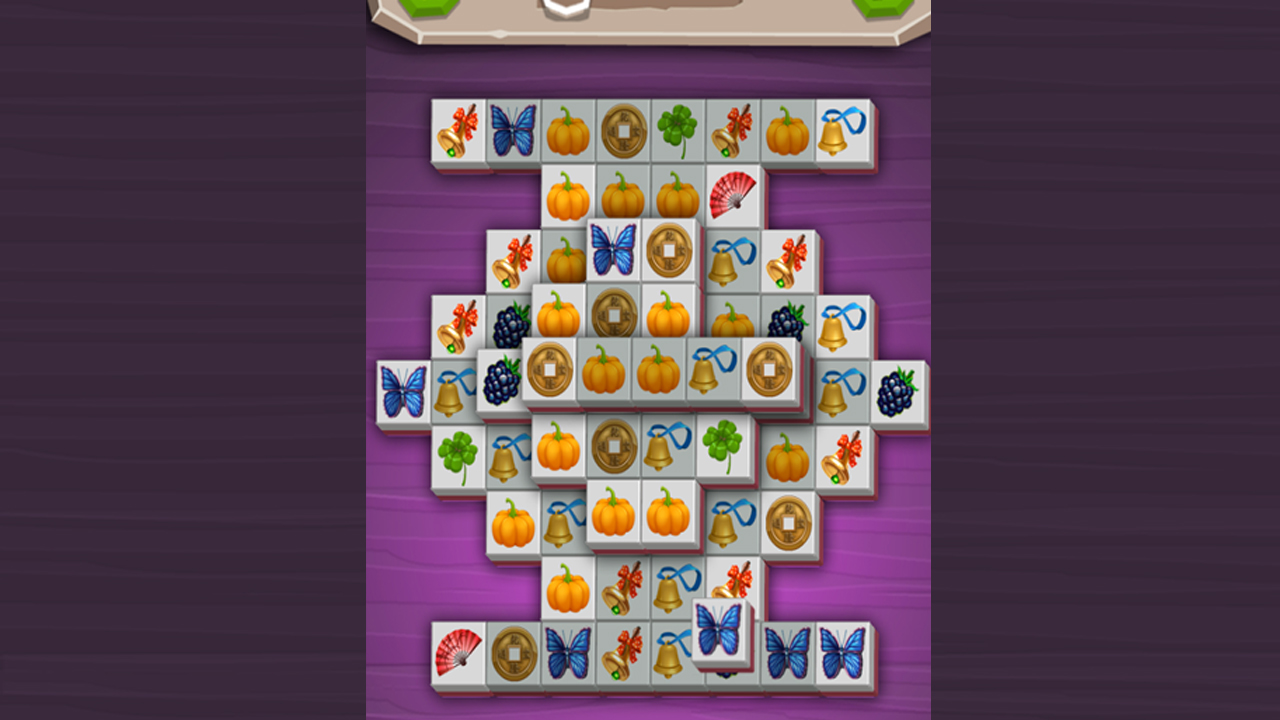Select the butterfly tile in the top row
This screenshot has width=1280, height=720.
[x=512, y=128]
